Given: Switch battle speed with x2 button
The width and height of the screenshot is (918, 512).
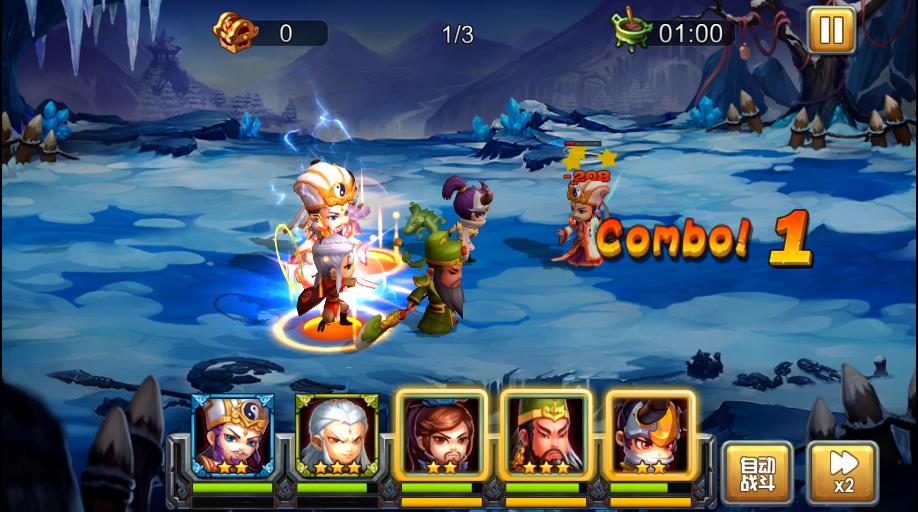Looking at the screenshot, I should coord(843,473).
